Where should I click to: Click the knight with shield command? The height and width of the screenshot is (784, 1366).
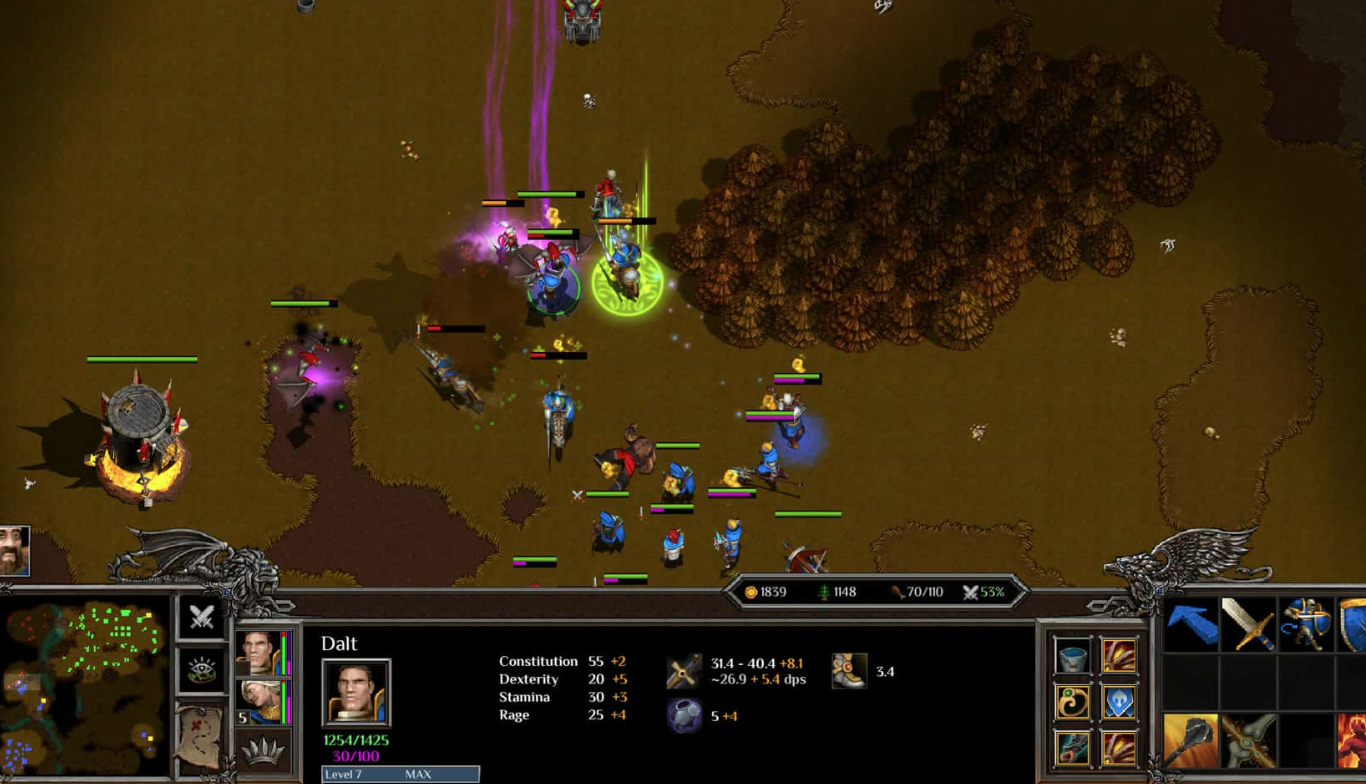pos(1306,625)
